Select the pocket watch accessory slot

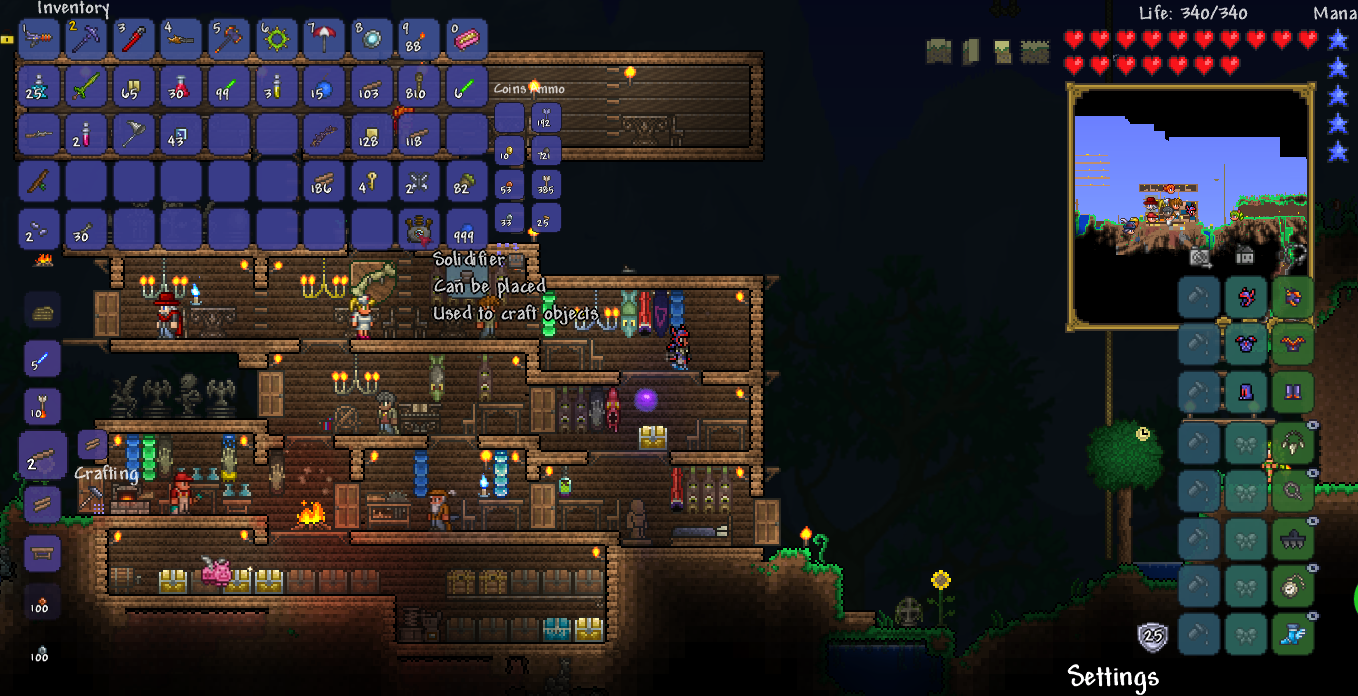pyautogui.click(x=1292, y=585)
